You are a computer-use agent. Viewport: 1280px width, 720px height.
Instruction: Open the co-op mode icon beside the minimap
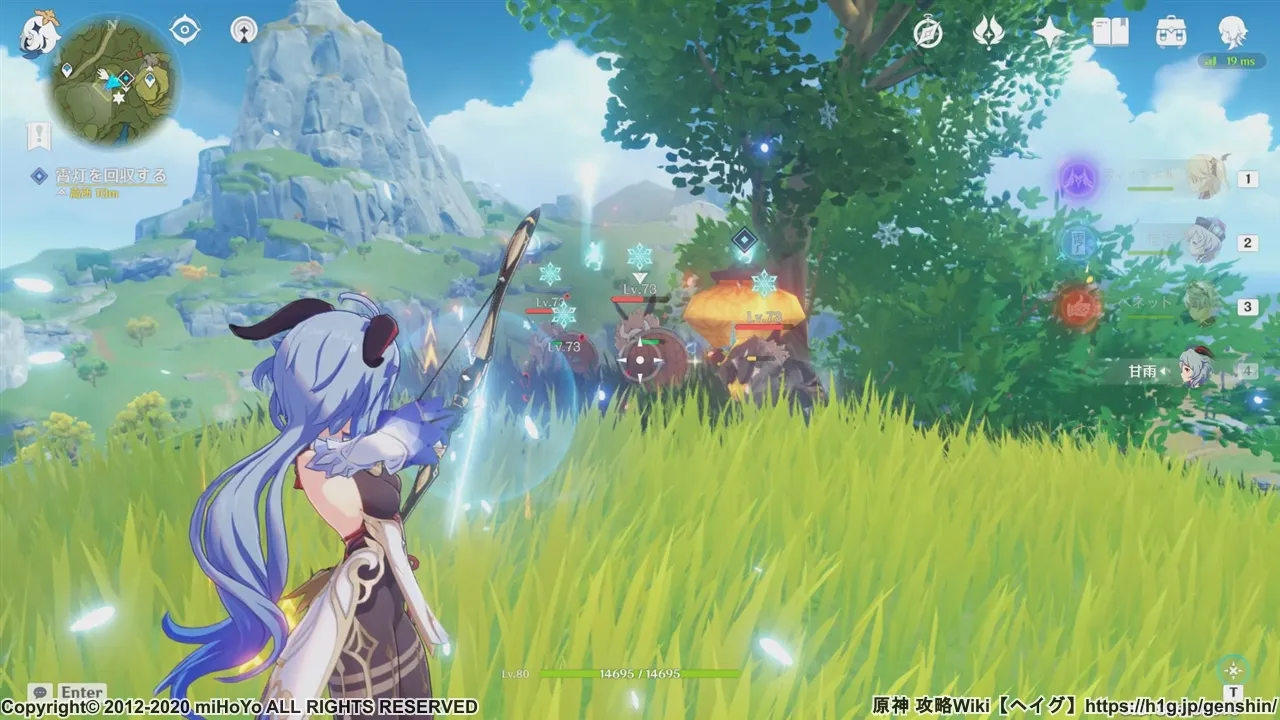click(243, 30)
